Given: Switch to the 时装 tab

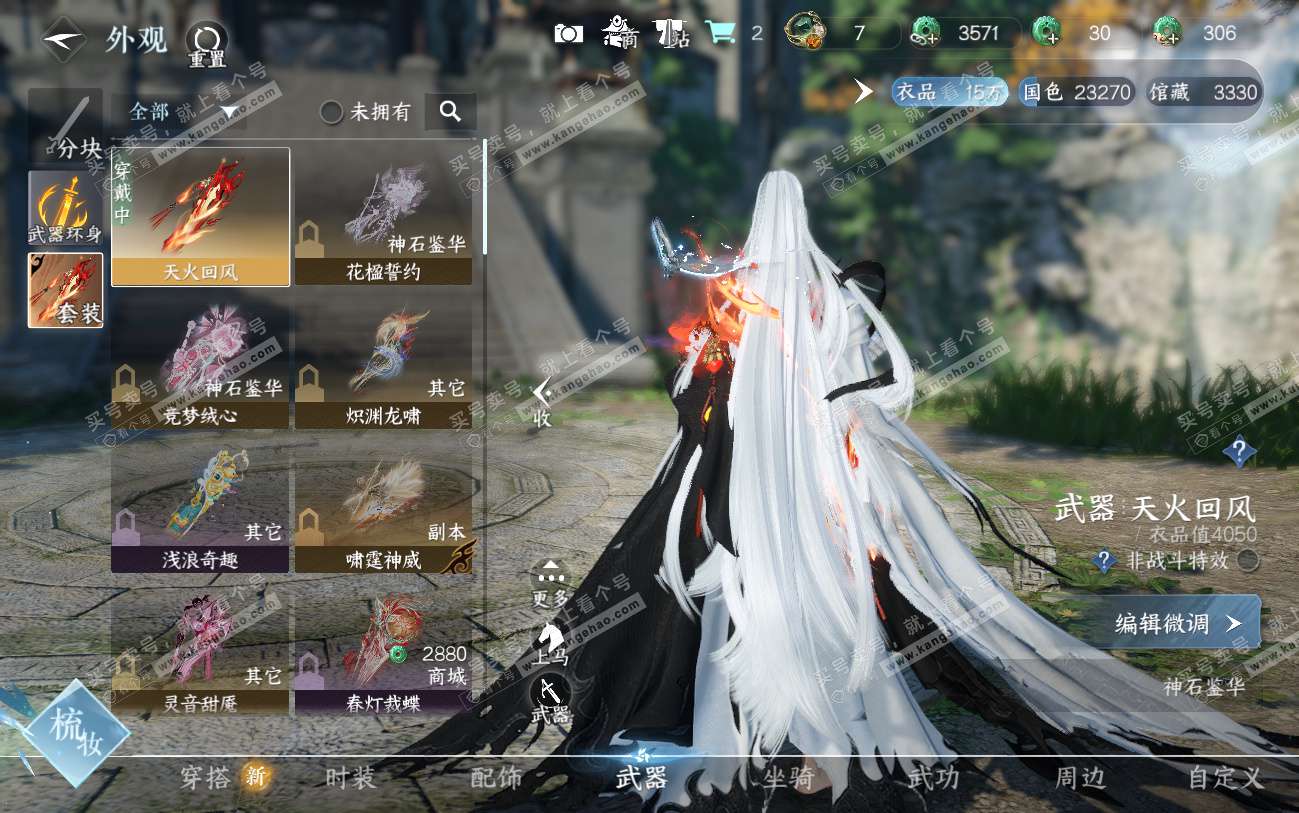Looking at the screenshot, I should (x=350, y=778).
